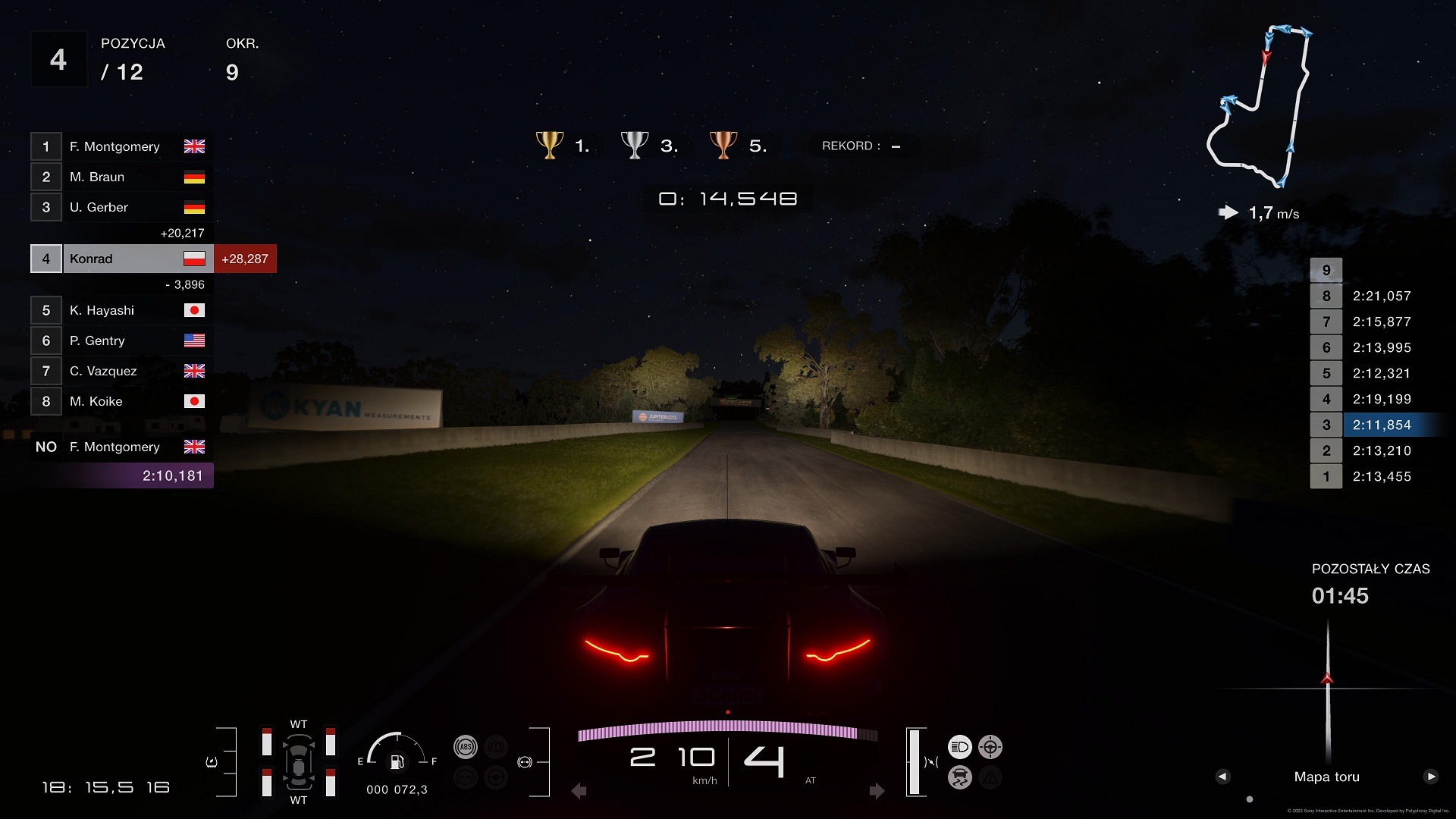The width and height of the screenshot is (1456, 819).
Task: Select the highlighted lap 3 time 2:11,854
Action: click(x=1381, y=425)
